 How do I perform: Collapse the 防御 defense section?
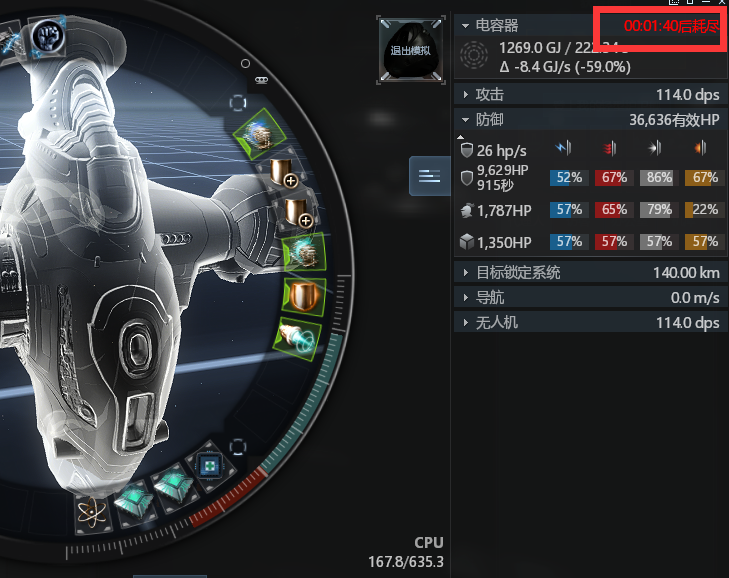[x=465, y=120]
